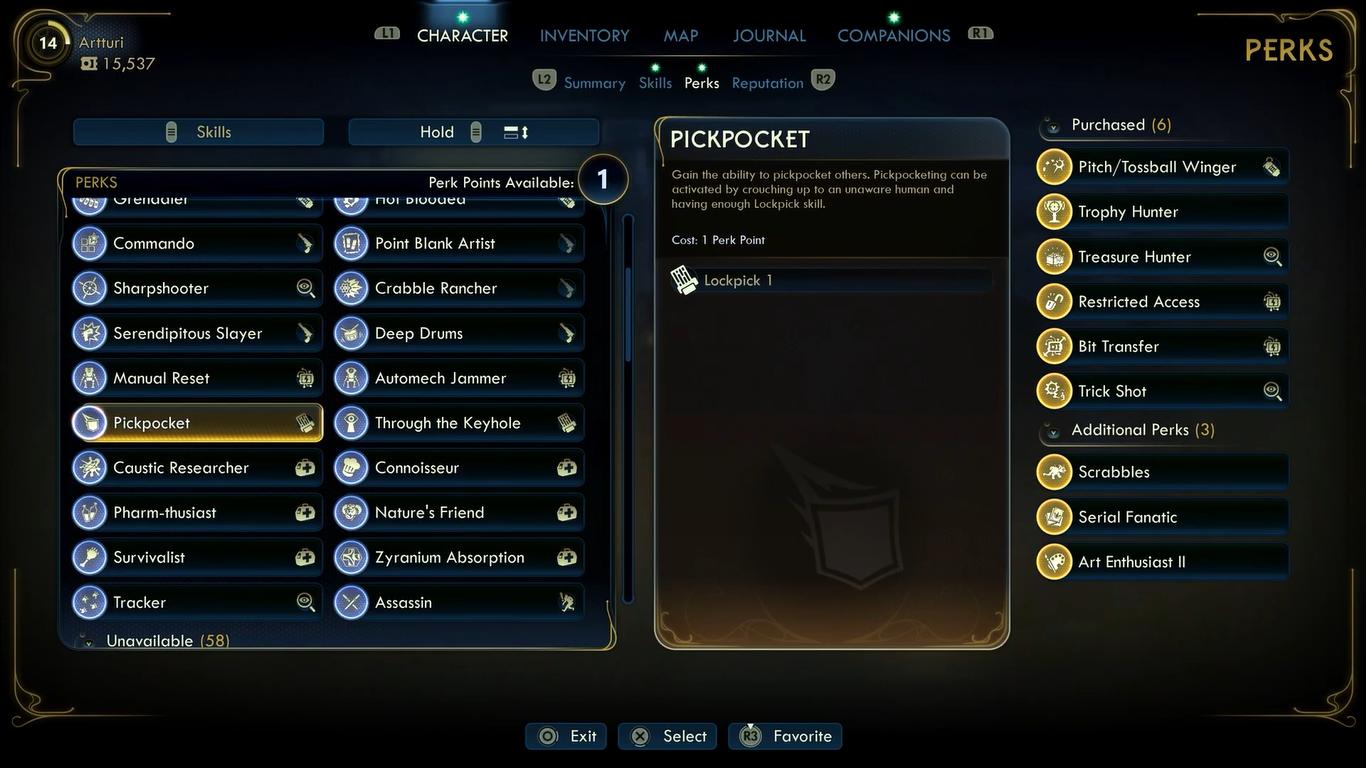
Task: Show the Companions tab
Action: click(x=893, y=36)
